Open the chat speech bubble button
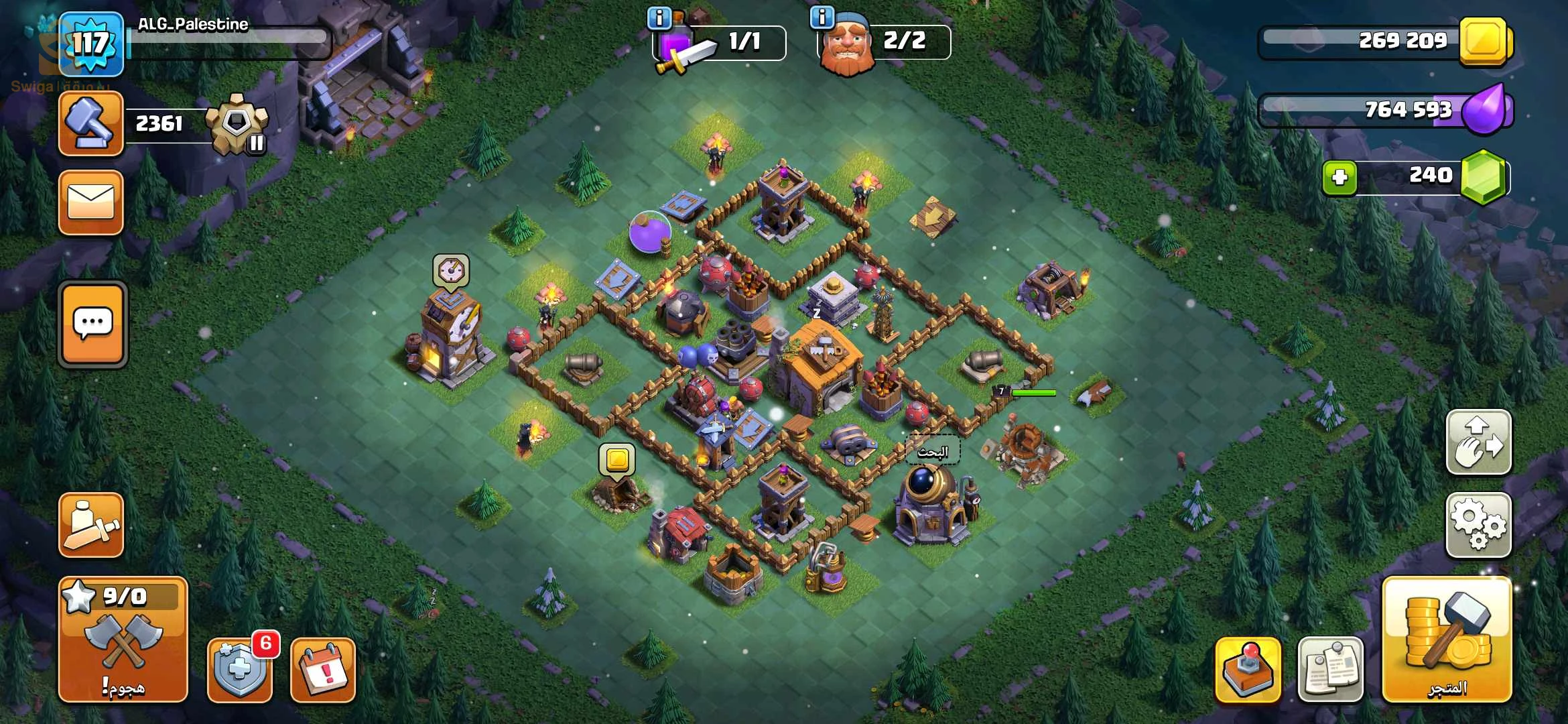The image size is (1568, 724). click(92, 324)
